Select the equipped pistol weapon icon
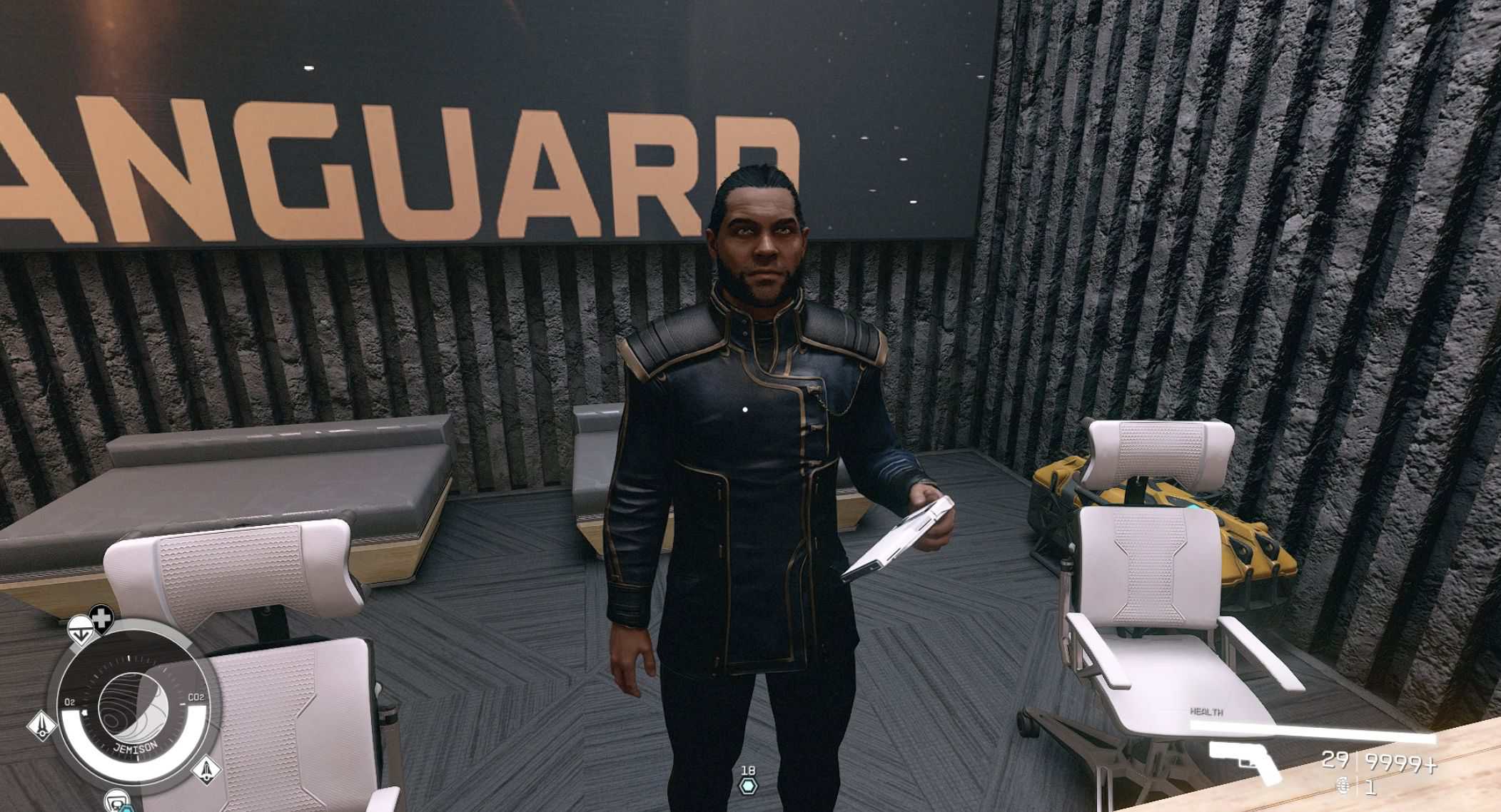 click(x=1241, y=762)
